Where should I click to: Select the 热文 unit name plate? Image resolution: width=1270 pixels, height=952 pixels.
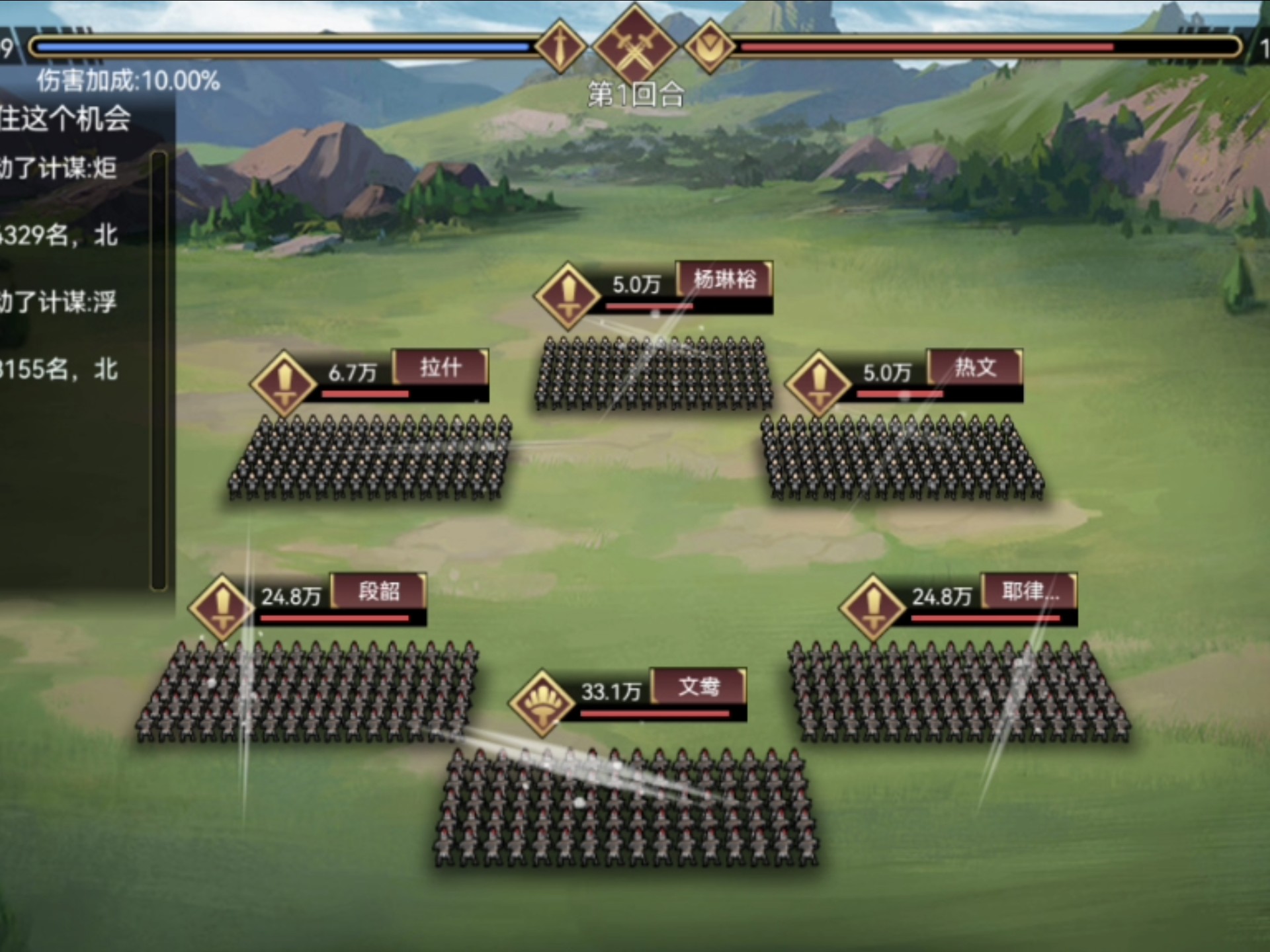point(975,367)
